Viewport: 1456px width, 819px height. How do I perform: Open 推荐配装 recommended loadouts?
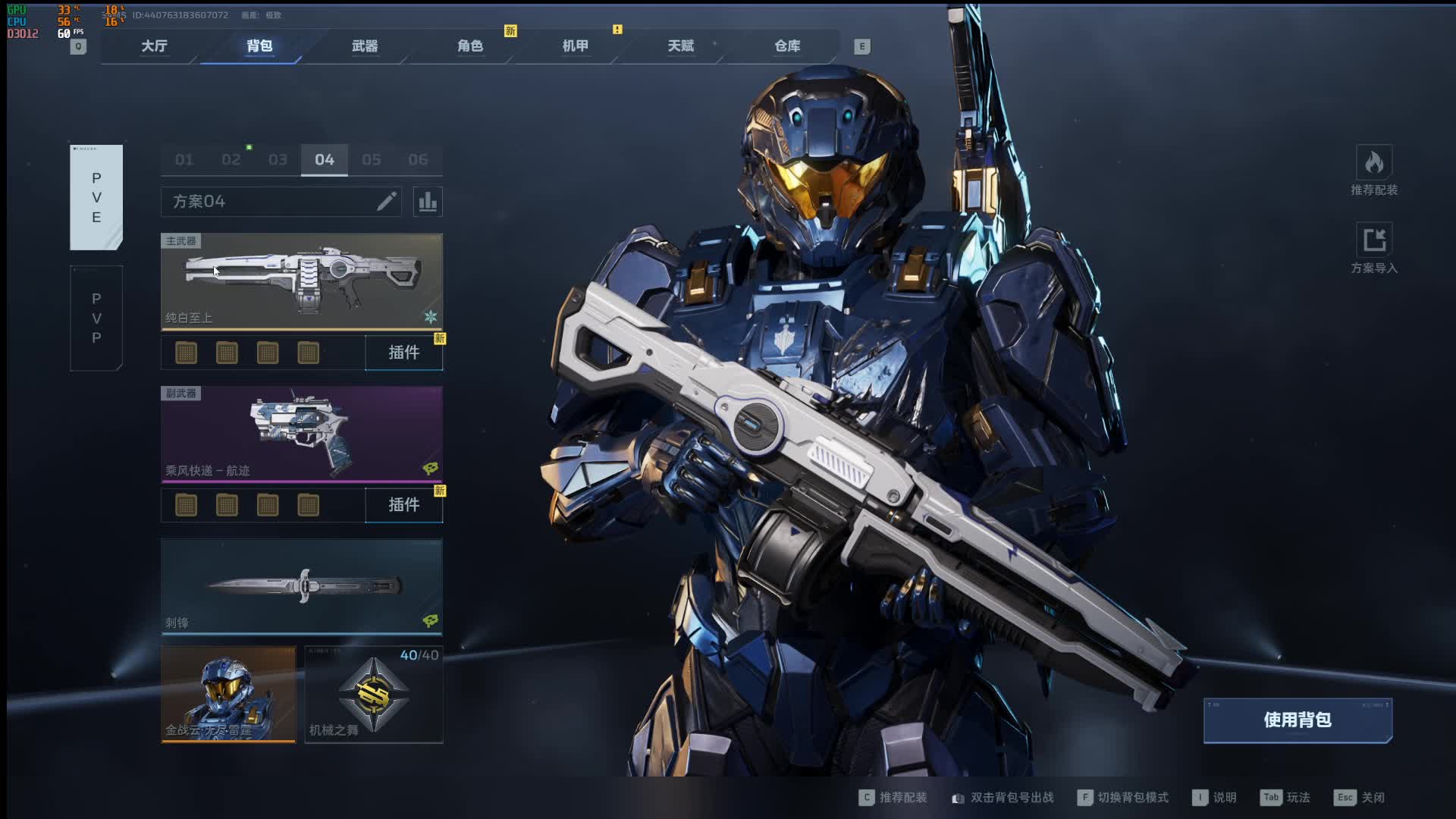click(1374, 170)
